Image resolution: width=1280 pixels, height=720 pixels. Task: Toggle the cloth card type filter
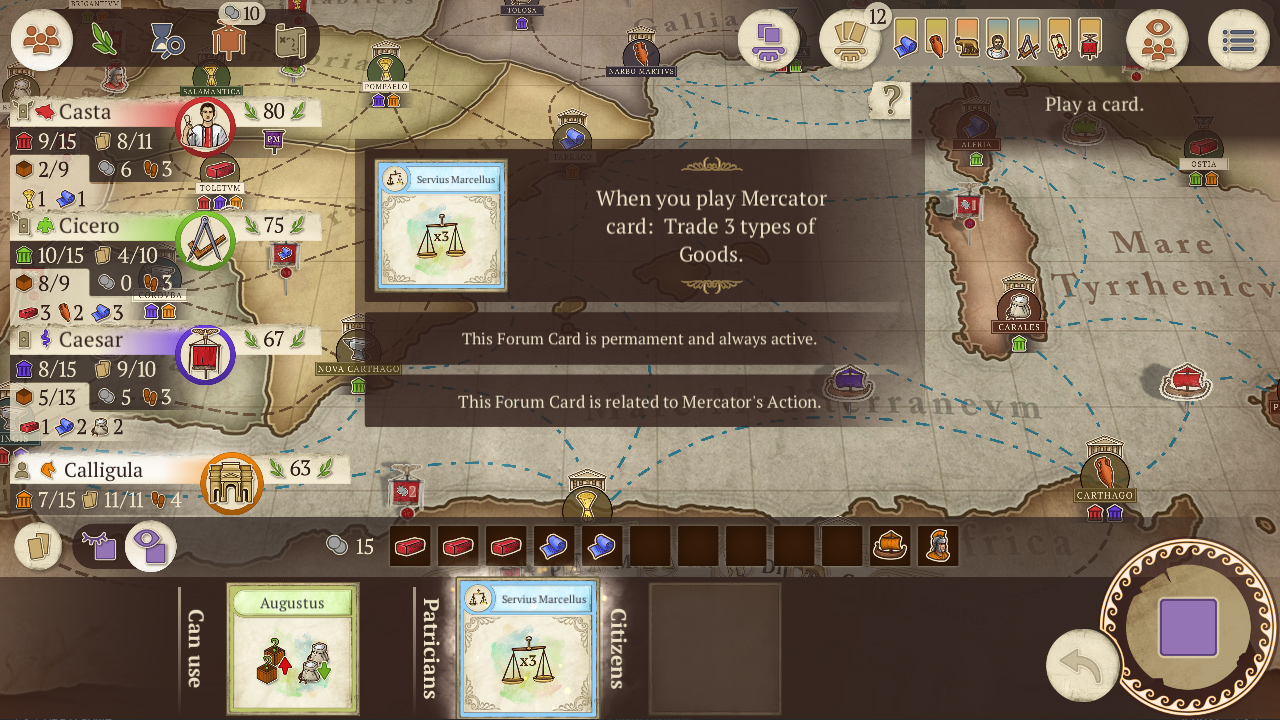tap(904, 42)
